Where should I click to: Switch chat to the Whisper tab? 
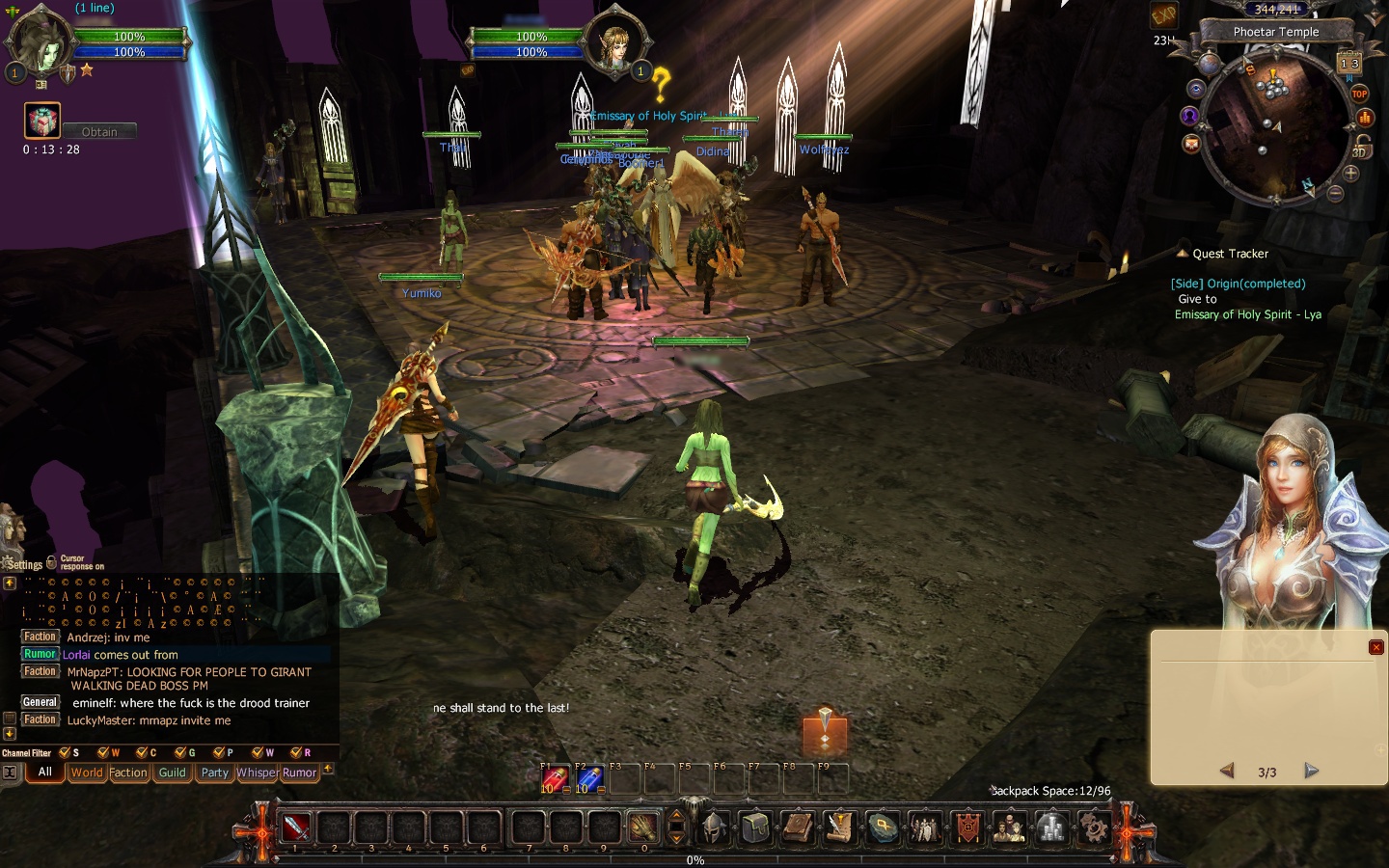[257, 773]
